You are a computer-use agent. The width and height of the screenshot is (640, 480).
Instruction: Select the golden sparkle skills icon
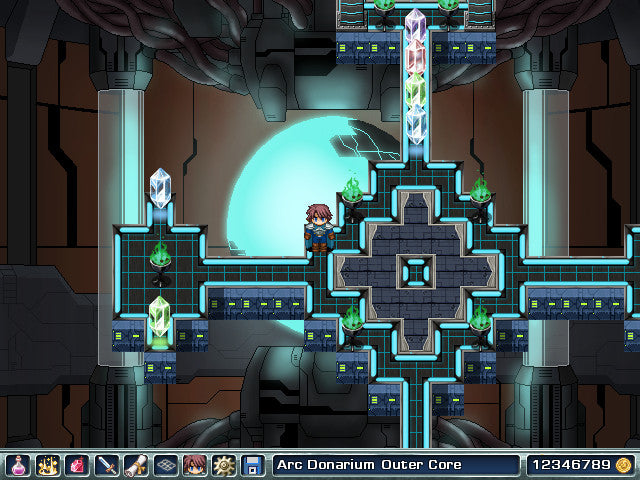(x=46, y=465)
